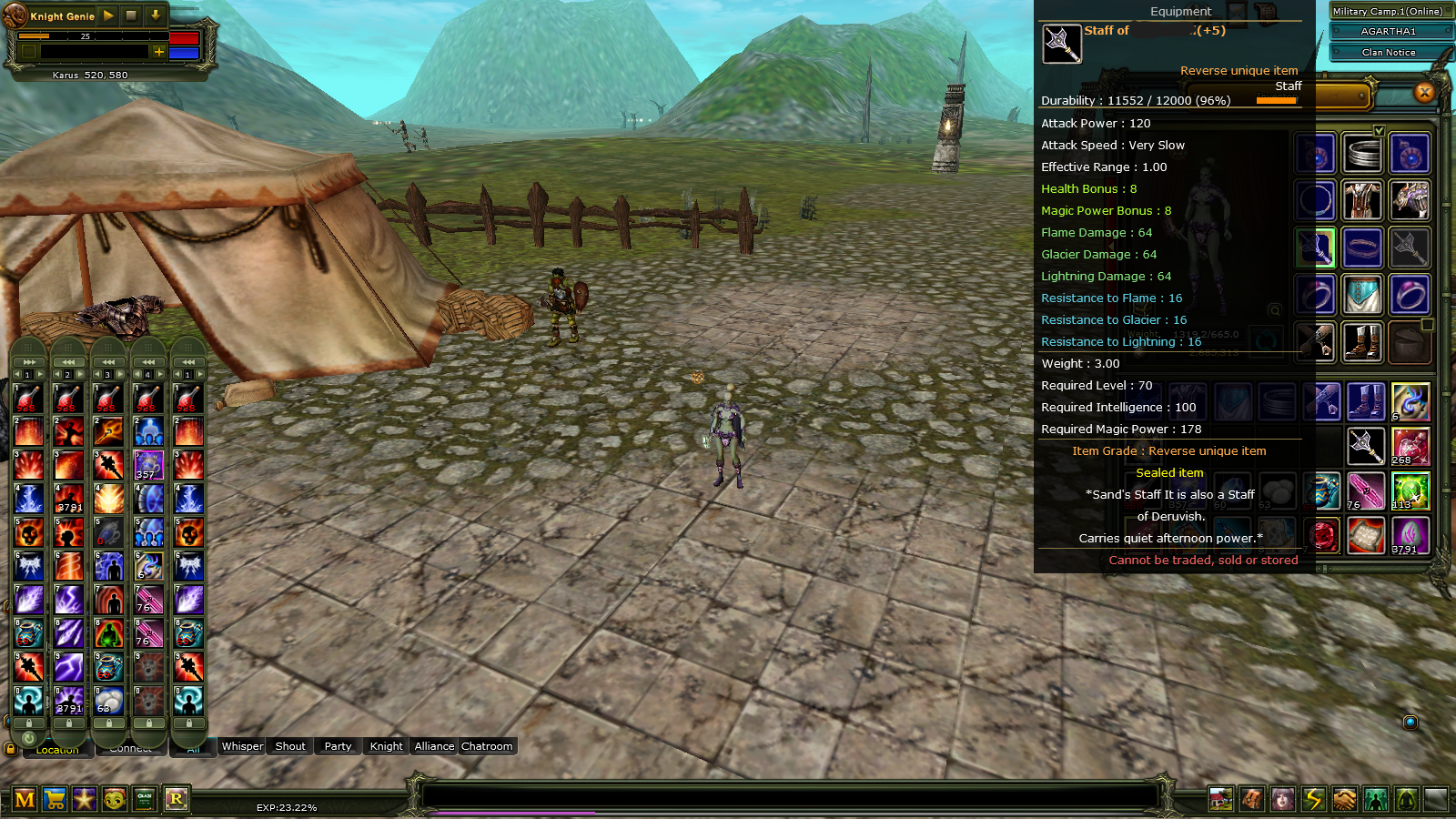1456x819 pixels.
Task: Open the Moradon town 'M' icon
Action: point(25,799)
